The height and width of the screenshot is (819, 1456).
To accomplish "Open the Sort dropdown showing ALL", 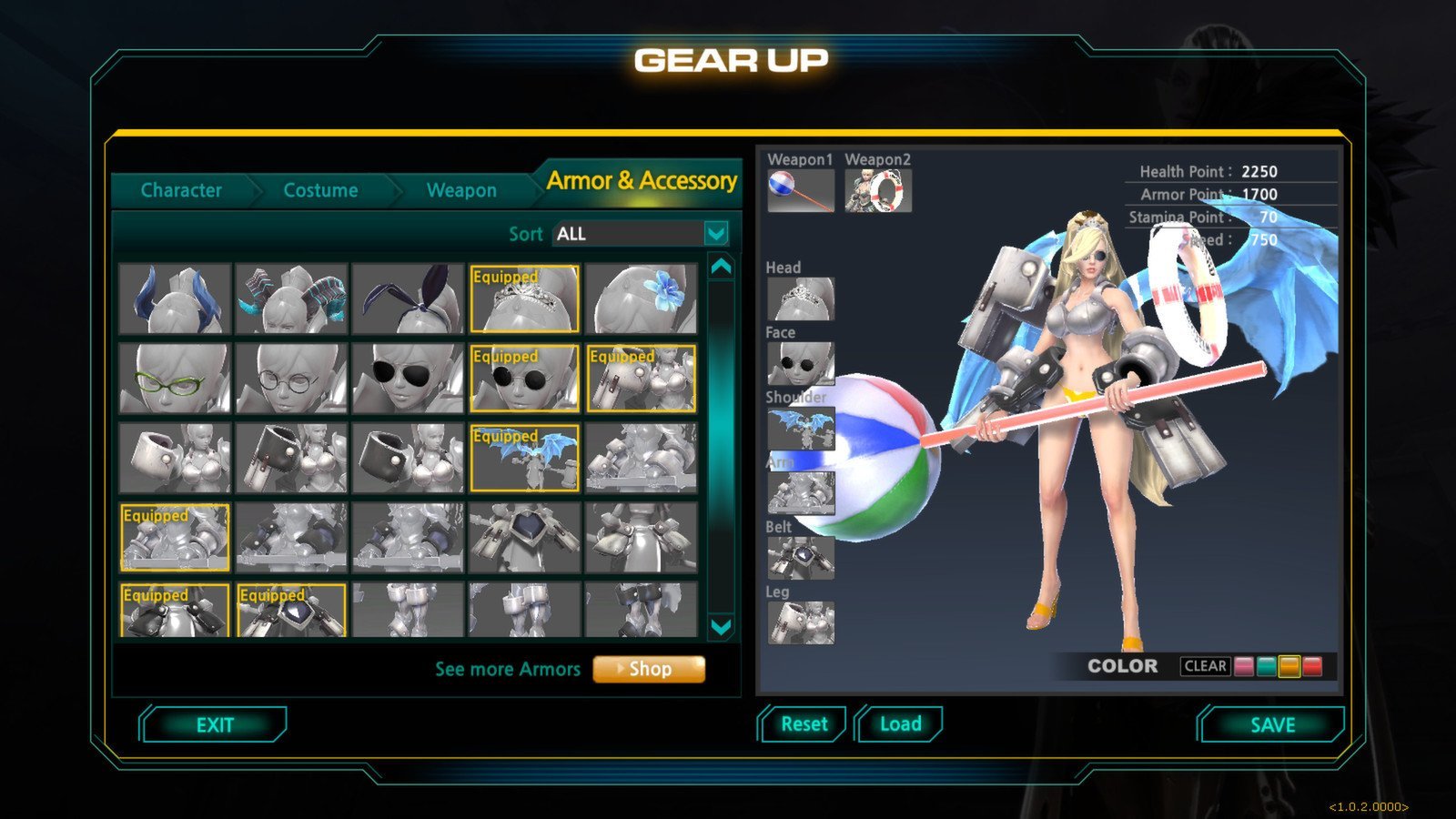I will point(716,234).
